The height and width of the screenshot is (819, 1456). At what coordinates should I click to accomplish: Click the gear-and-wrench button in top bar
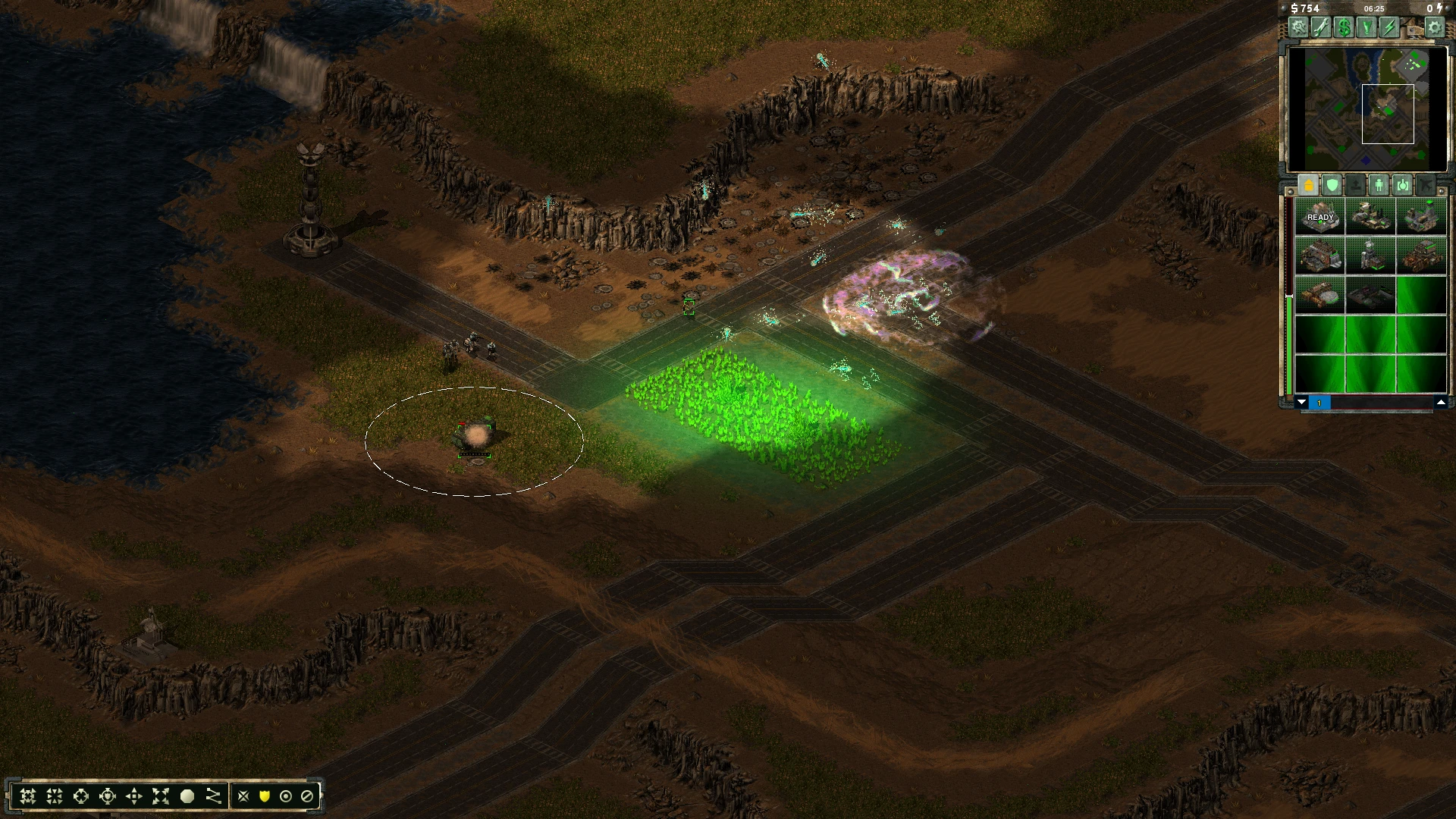[x=1299, y=28]
